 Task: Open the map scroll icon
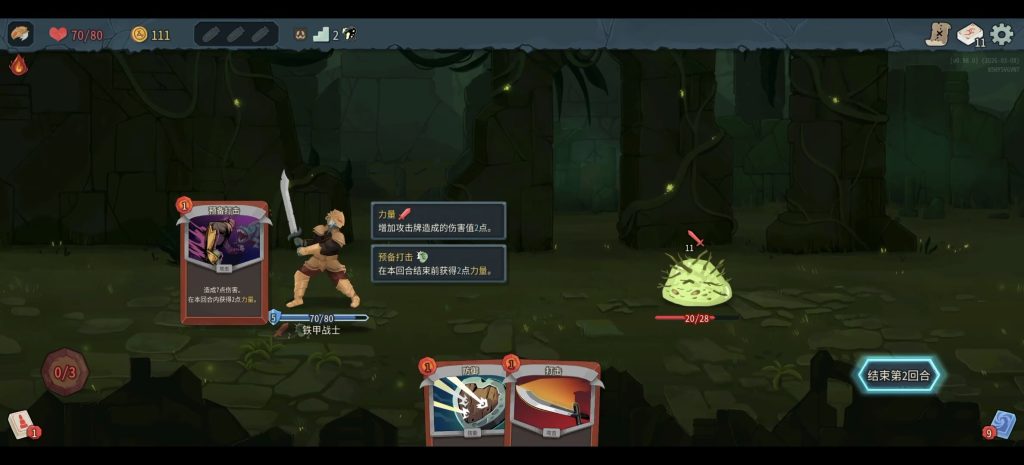coord(937,34)
